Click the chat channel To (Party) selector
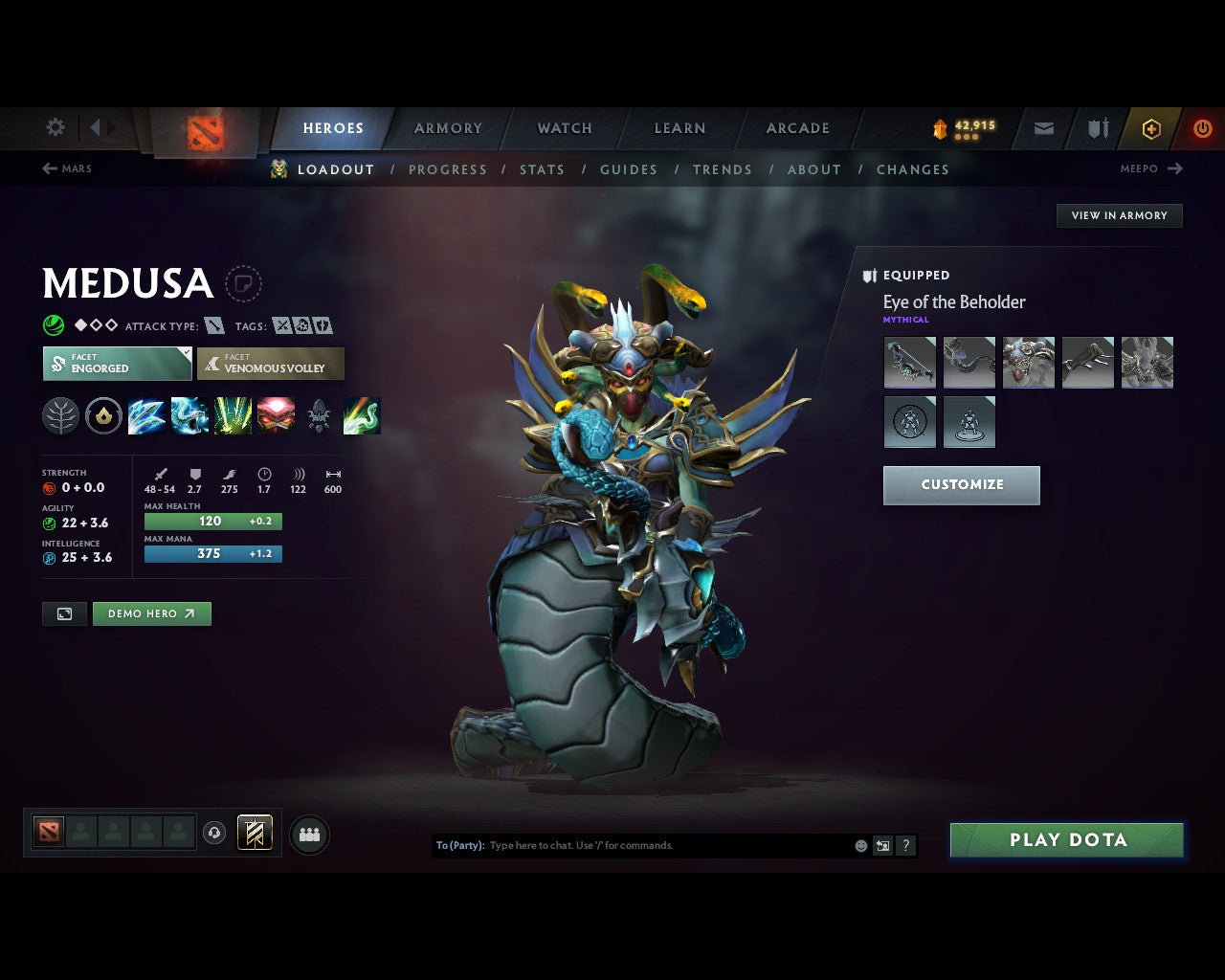Image resolution: width=1225 pixels, height=980 pixels. (460, 845)
